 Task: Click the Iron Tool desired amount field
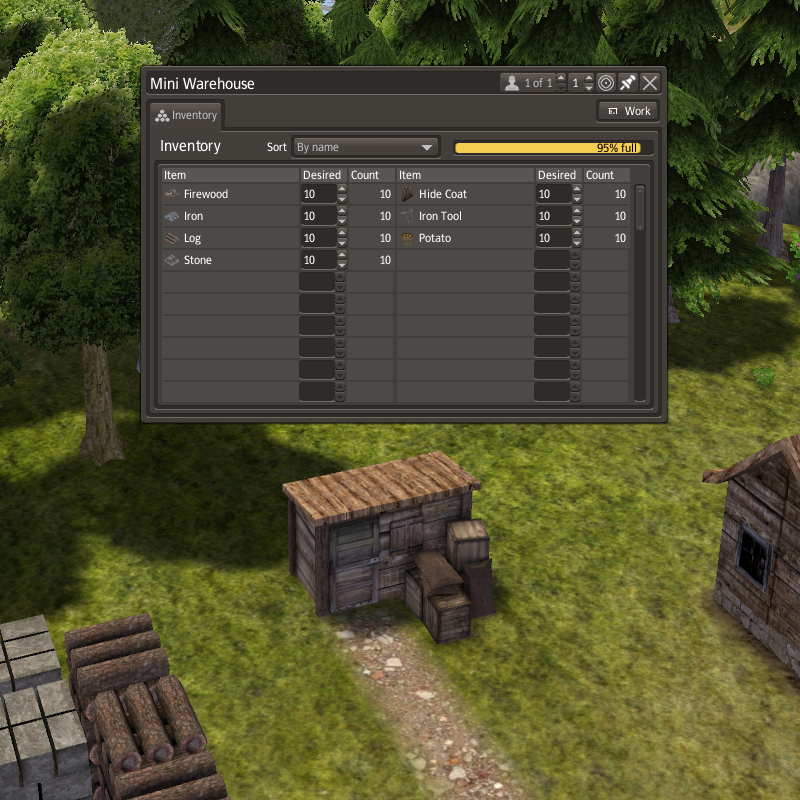point(553,216)
